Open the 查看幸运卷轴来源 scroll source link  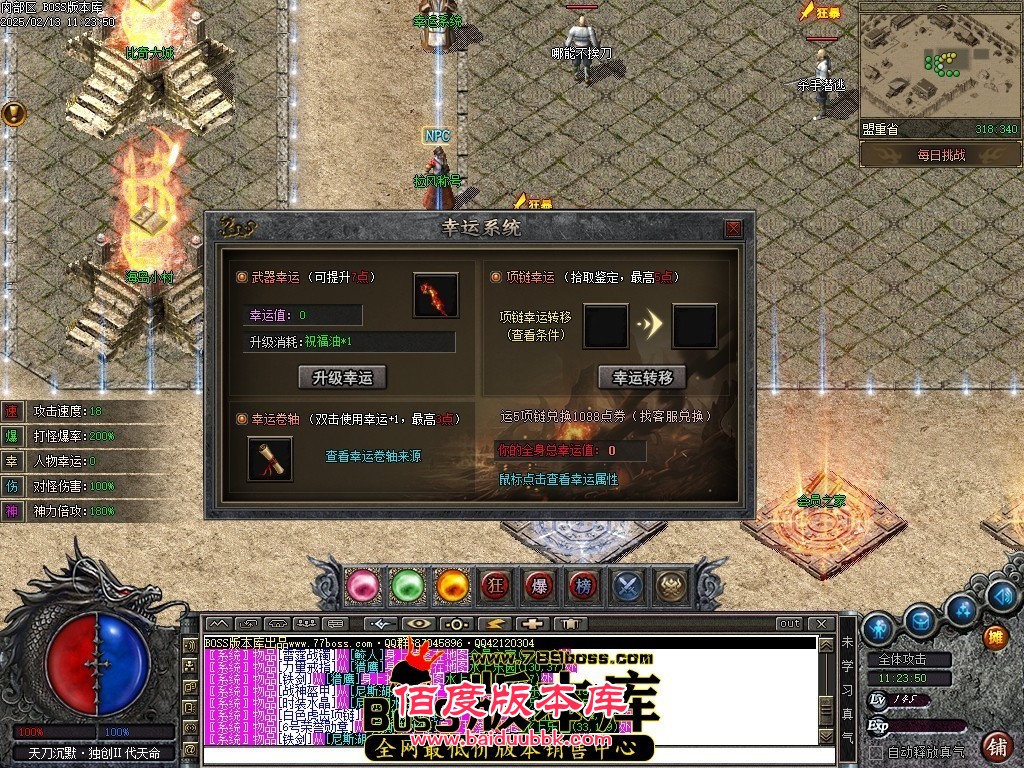[373, 456]
